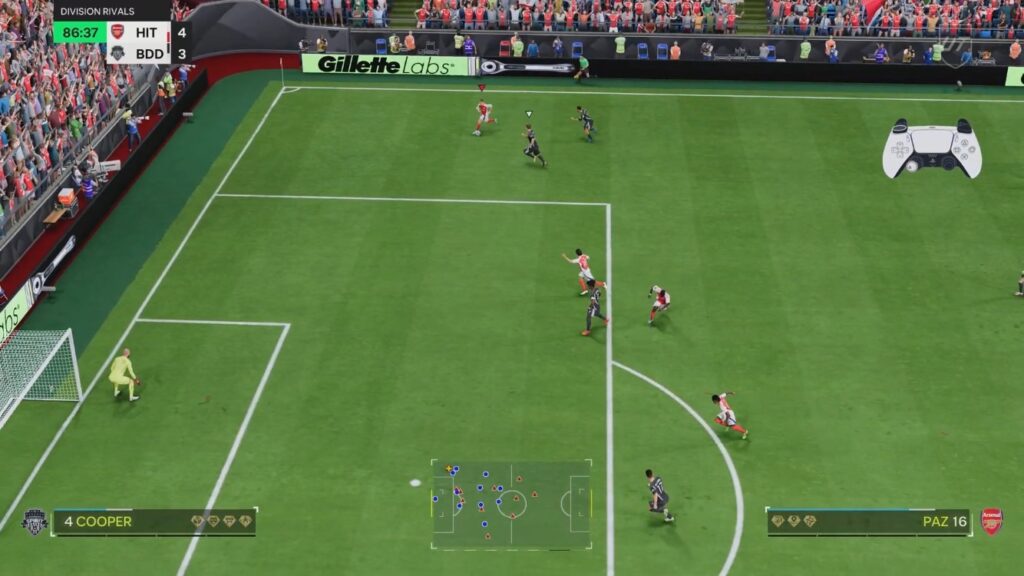Click the pitch radar minimap
Image resolution: width=1024 pixels, height=576 pixels.
point(511,504)
